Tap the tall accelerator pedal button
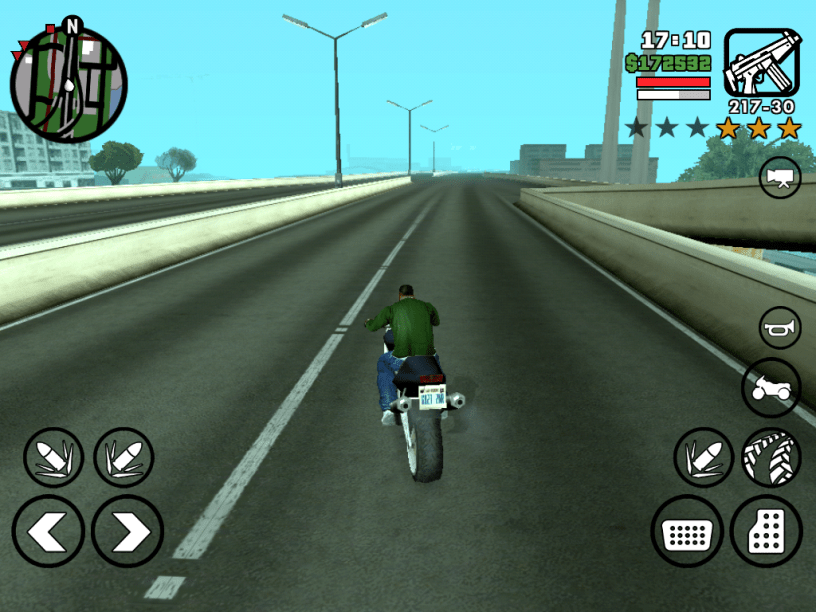 click(x=766, y=531)
